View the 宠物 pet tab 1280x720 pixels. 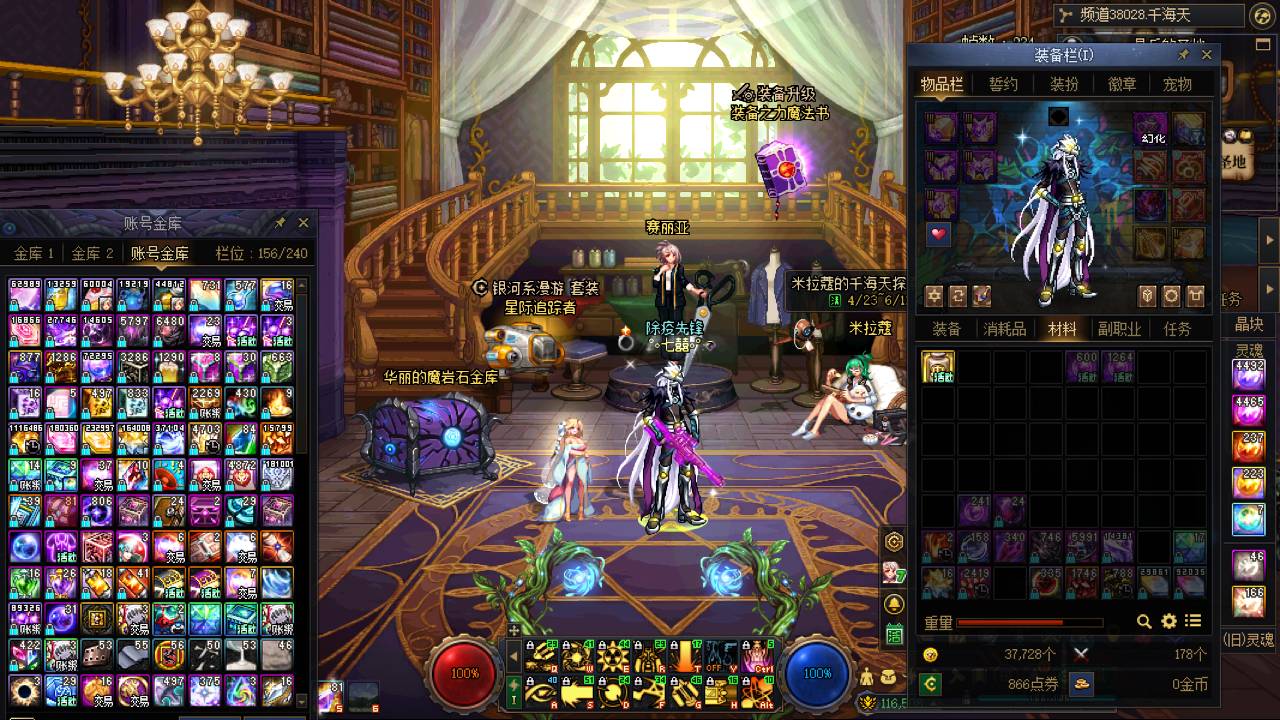pyautogui.click(x=1178, y=85)
